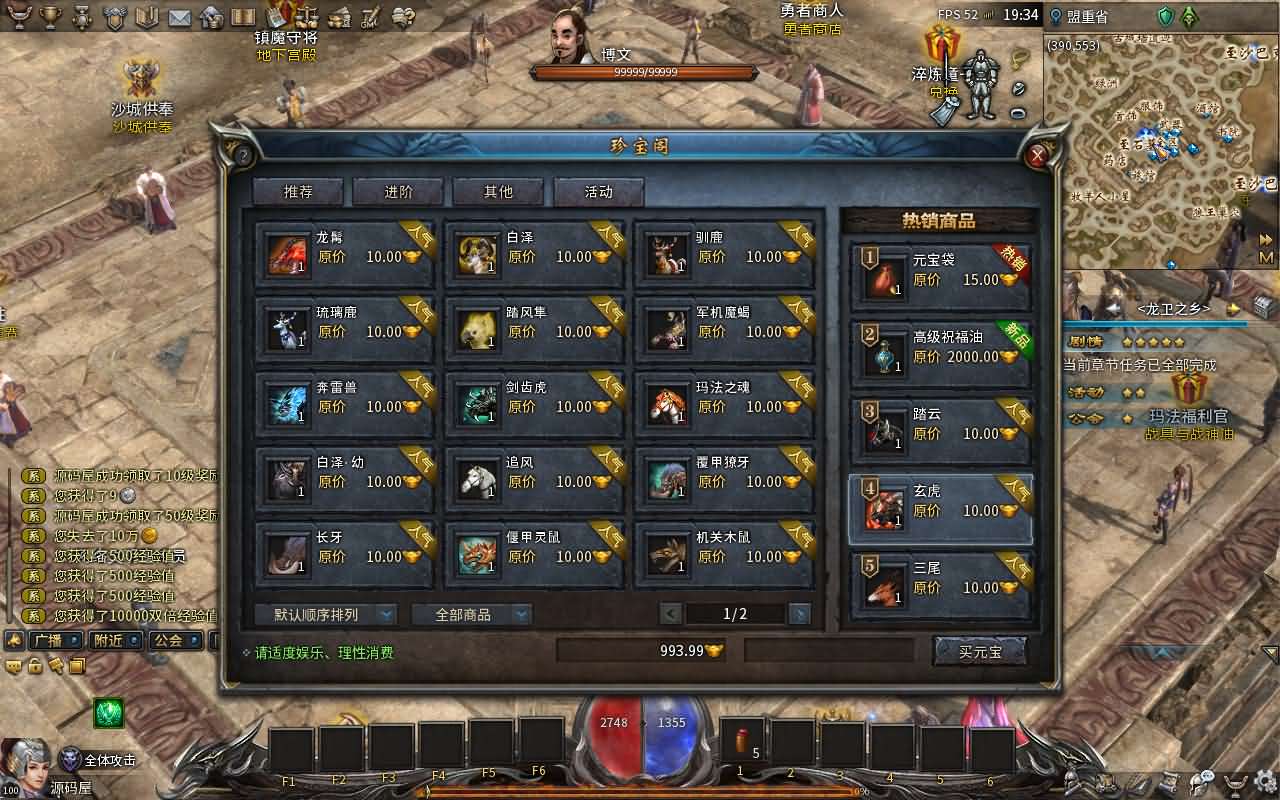Go to the next shop page
The height and width of the screenshot is (800, 1280).
(x=799, y=614)
